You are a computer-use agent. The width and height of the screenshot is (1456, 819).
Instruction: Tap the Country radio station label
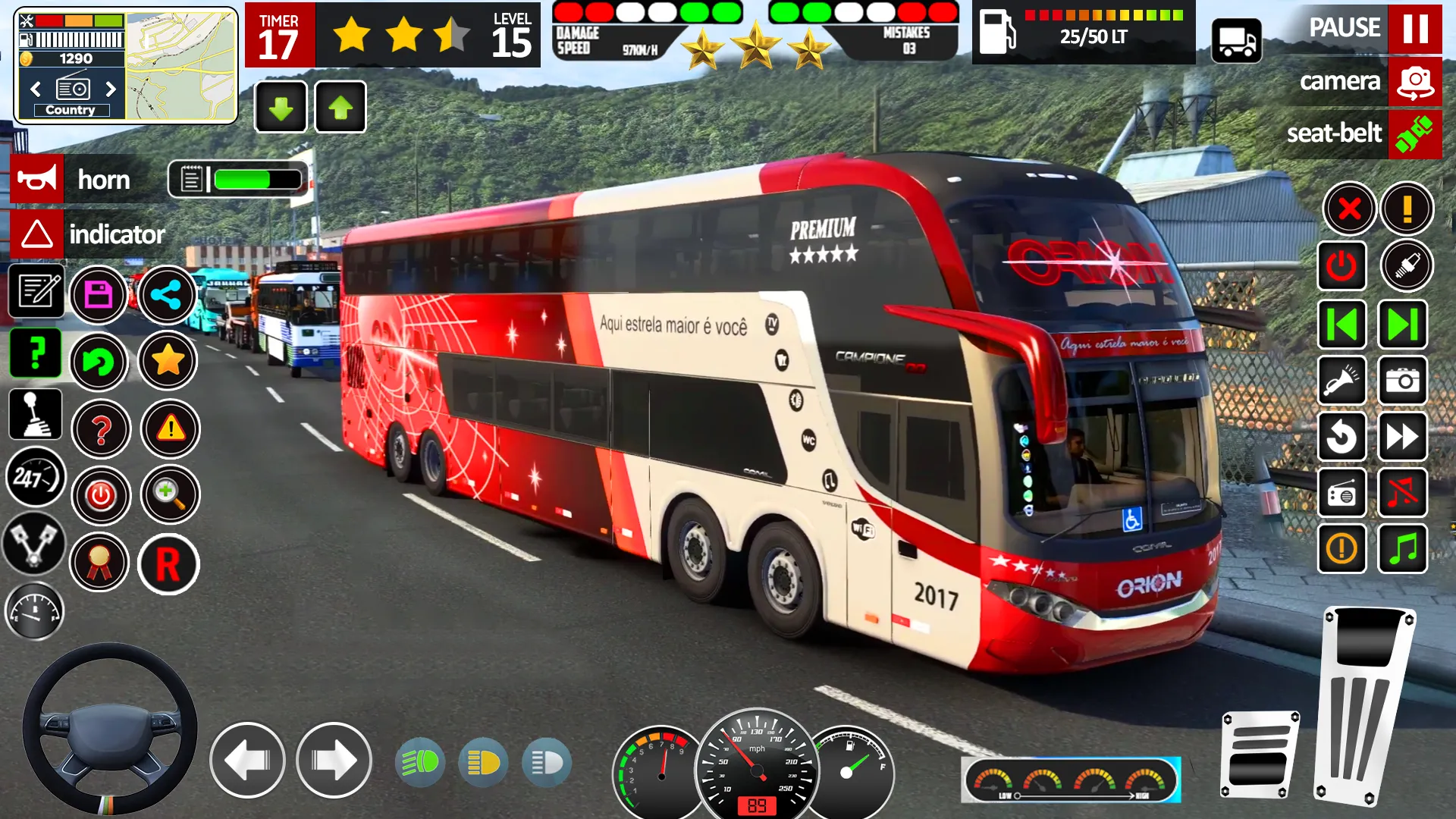(x=72, y=109)
